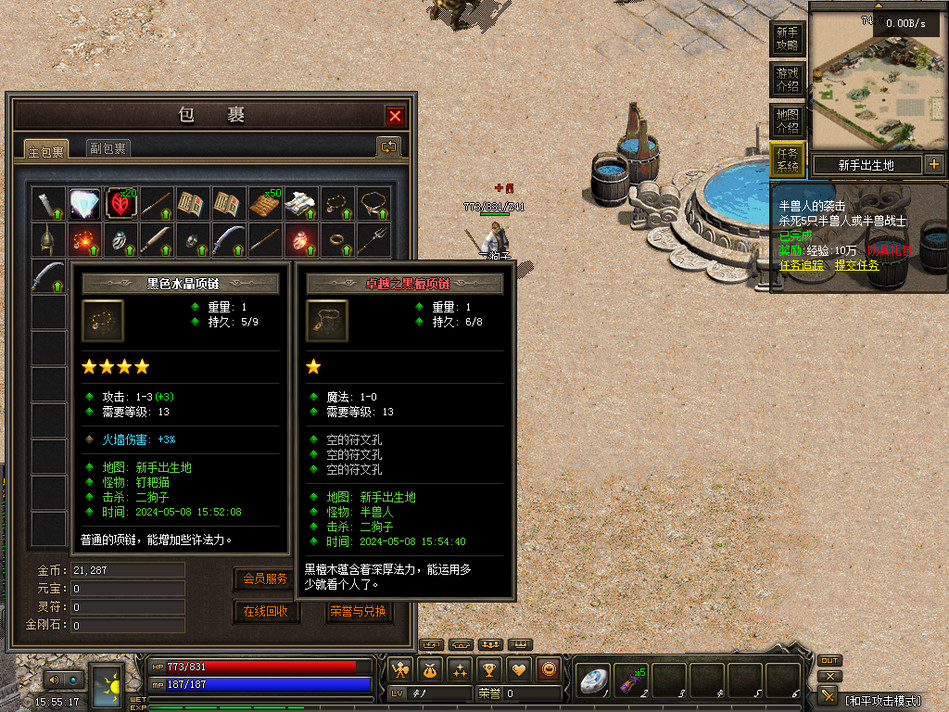
Task: Open the 新手攻略 beginner guide
Action: (x=788, y=39)
